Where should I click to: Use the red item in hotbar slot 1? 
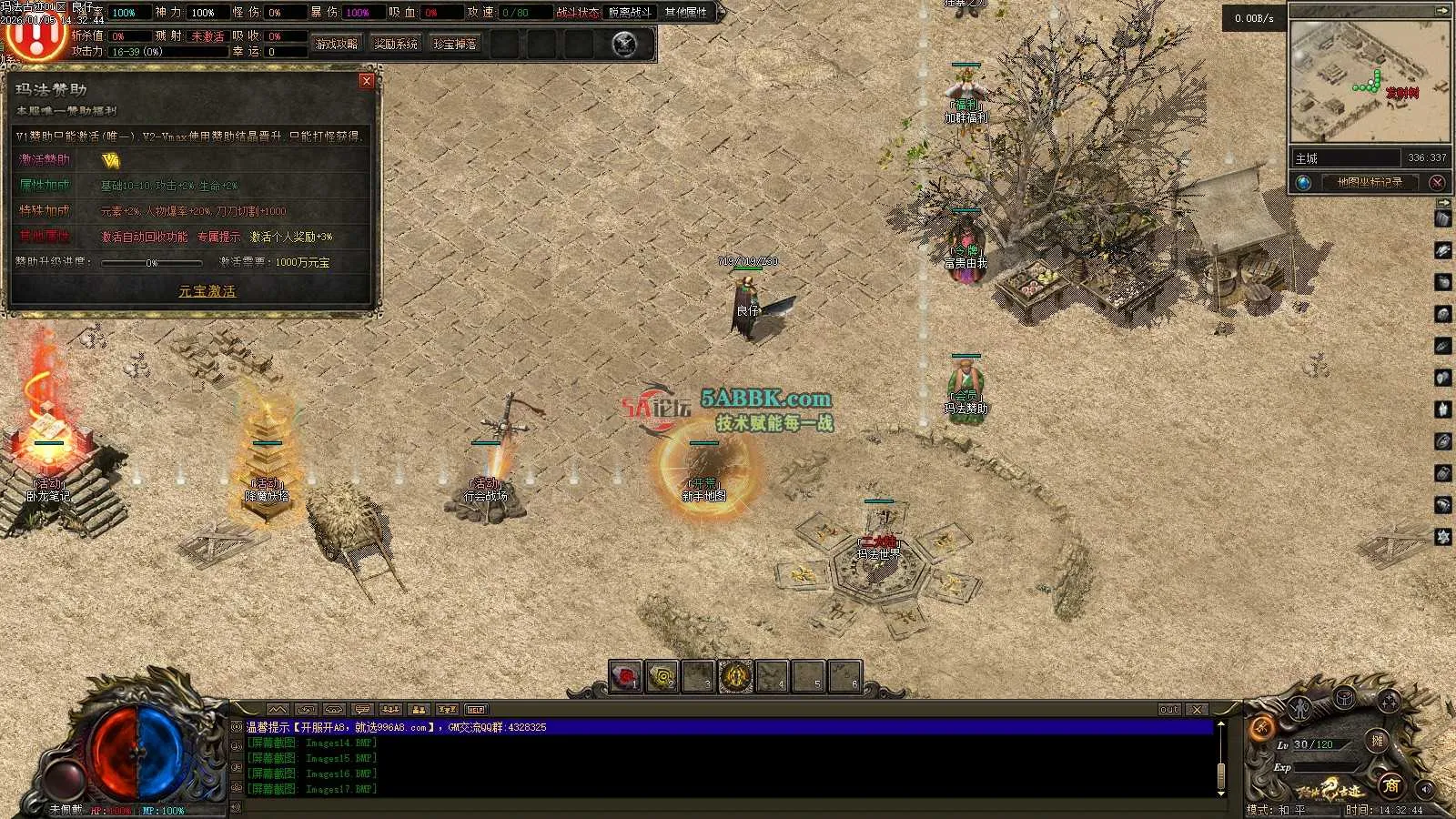coord(625,677)
